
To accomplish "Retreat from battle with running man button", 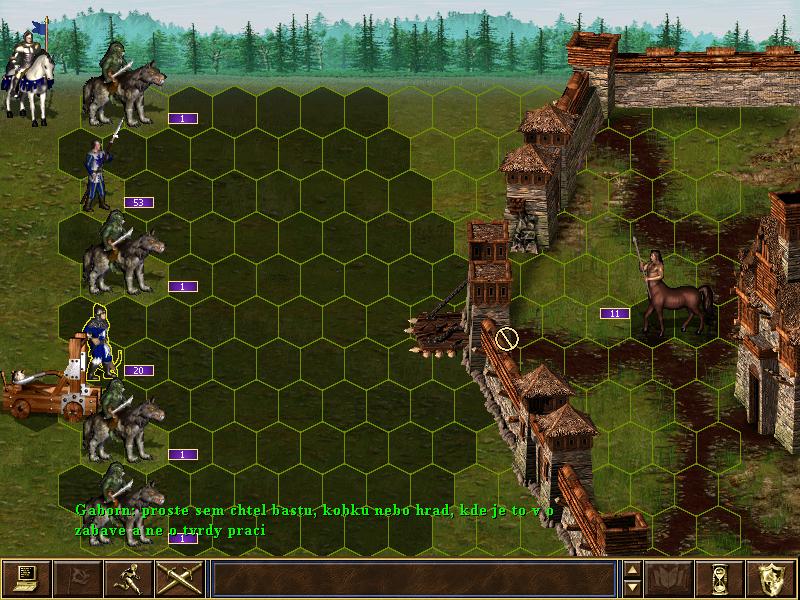I will coord(128,577).
